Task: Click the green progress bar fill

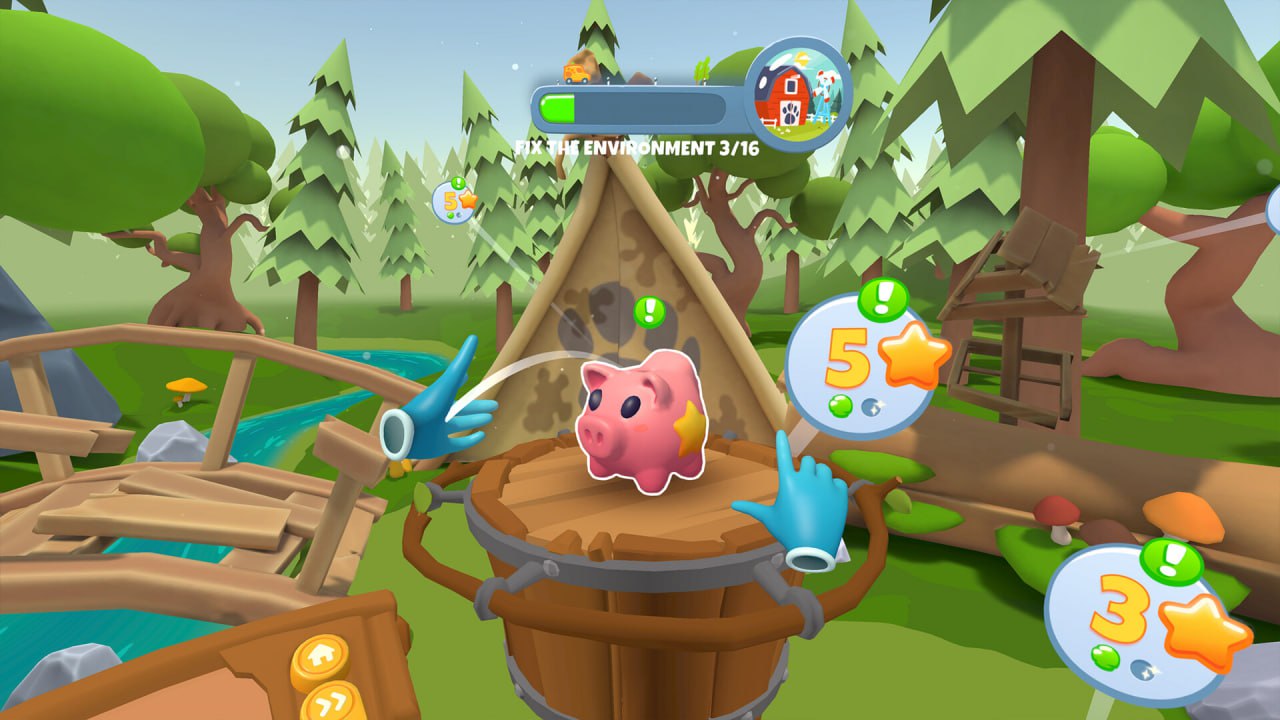Action: coord(557,108)
